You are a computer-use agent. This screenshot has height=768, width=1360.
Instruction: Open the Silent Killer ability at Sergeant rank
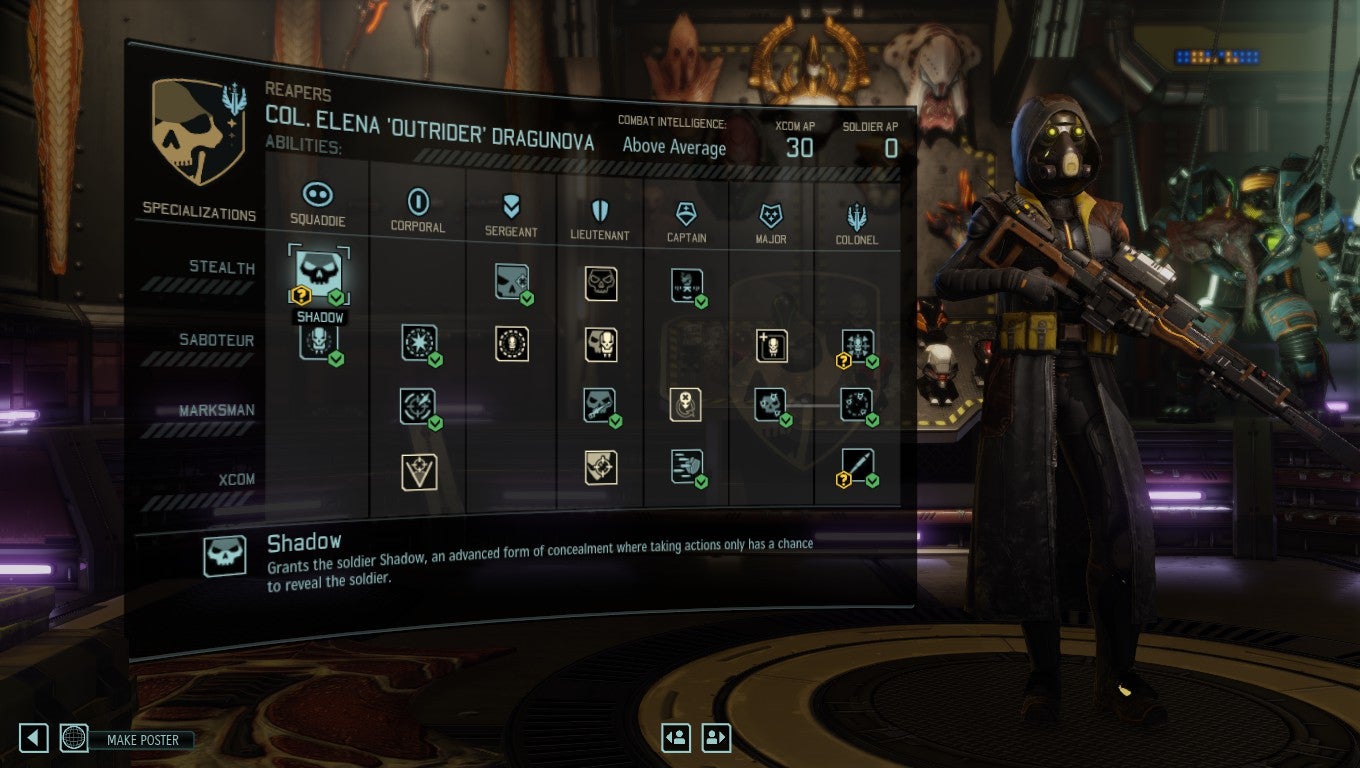click(510, 282)
